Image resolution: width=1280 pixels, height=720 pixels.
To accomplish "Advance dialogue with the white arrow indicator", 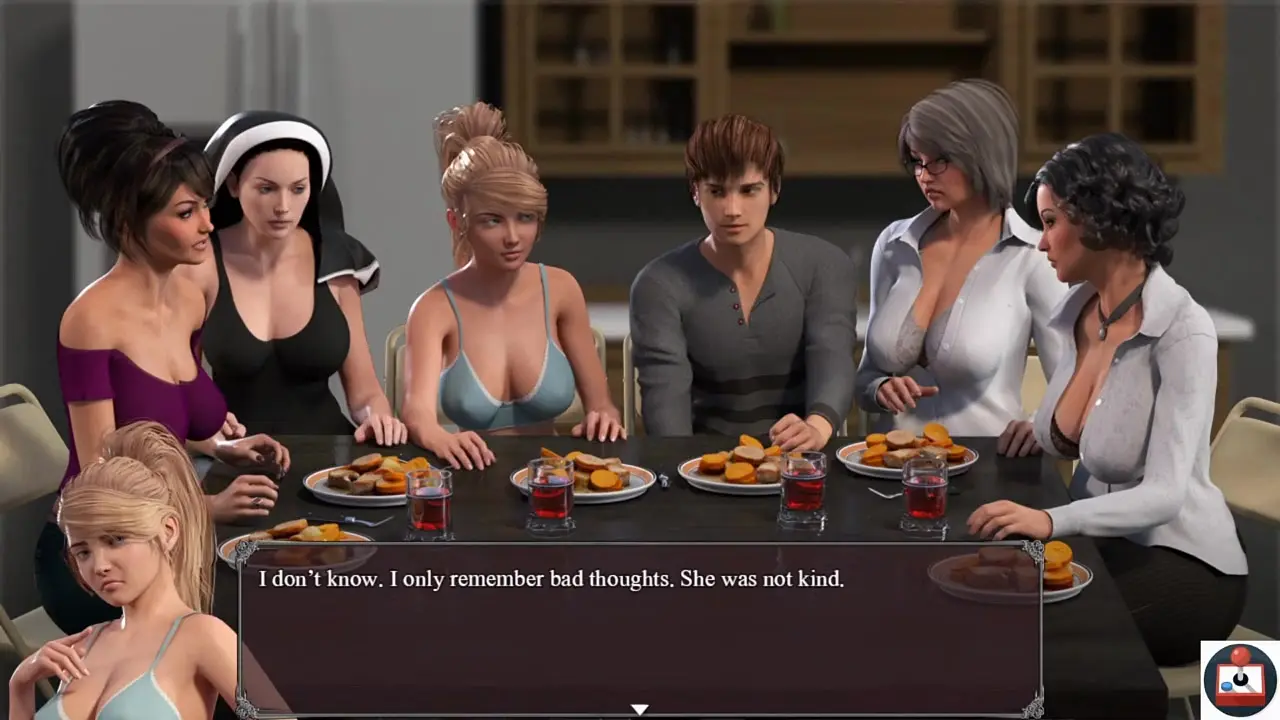I will tap(639, 709).
